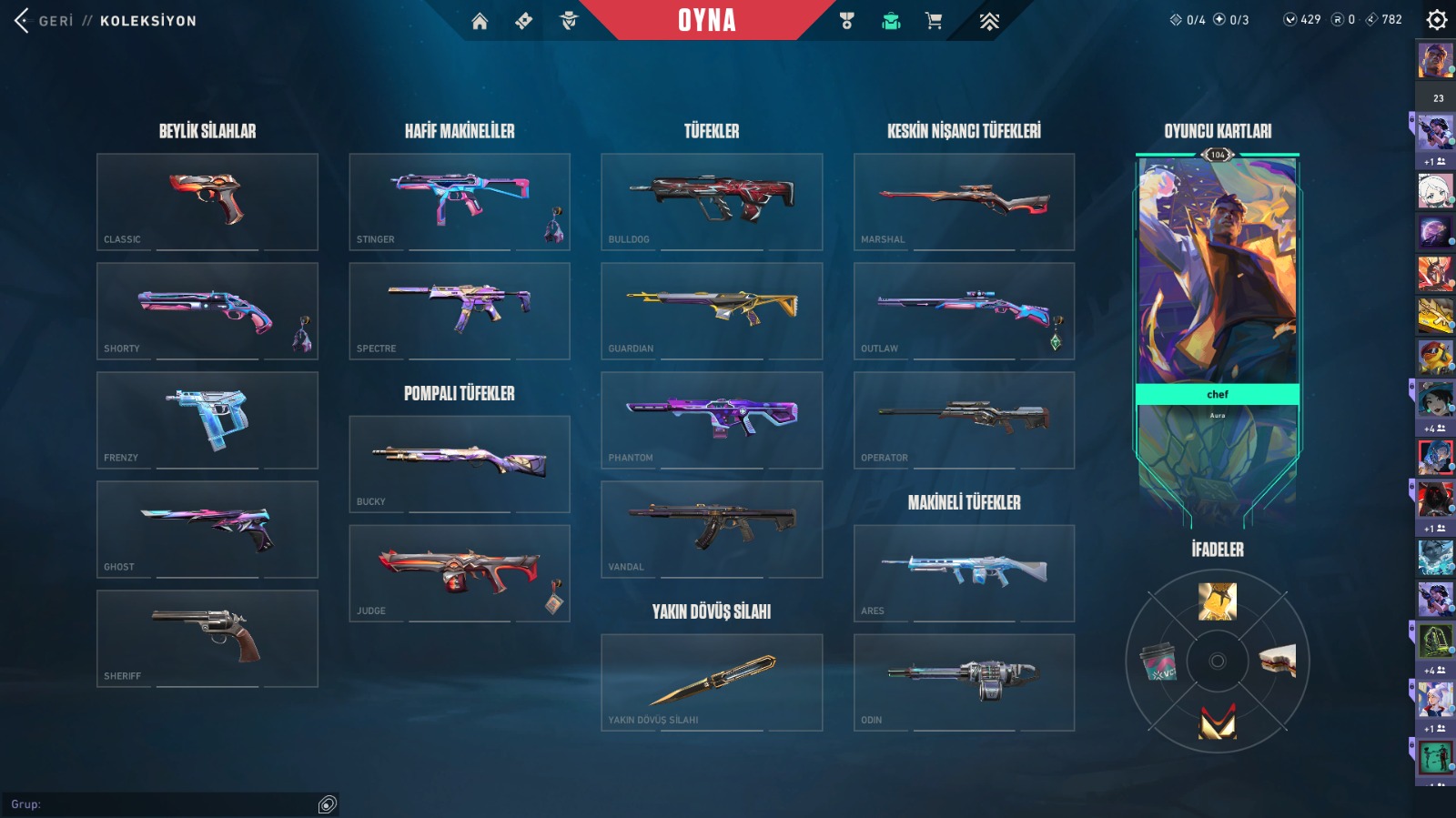This screenshot has width=1456, height=818.
Task: Choose the Vandal rifle slot
Action: pyautogui.click(x=712, y=529)
